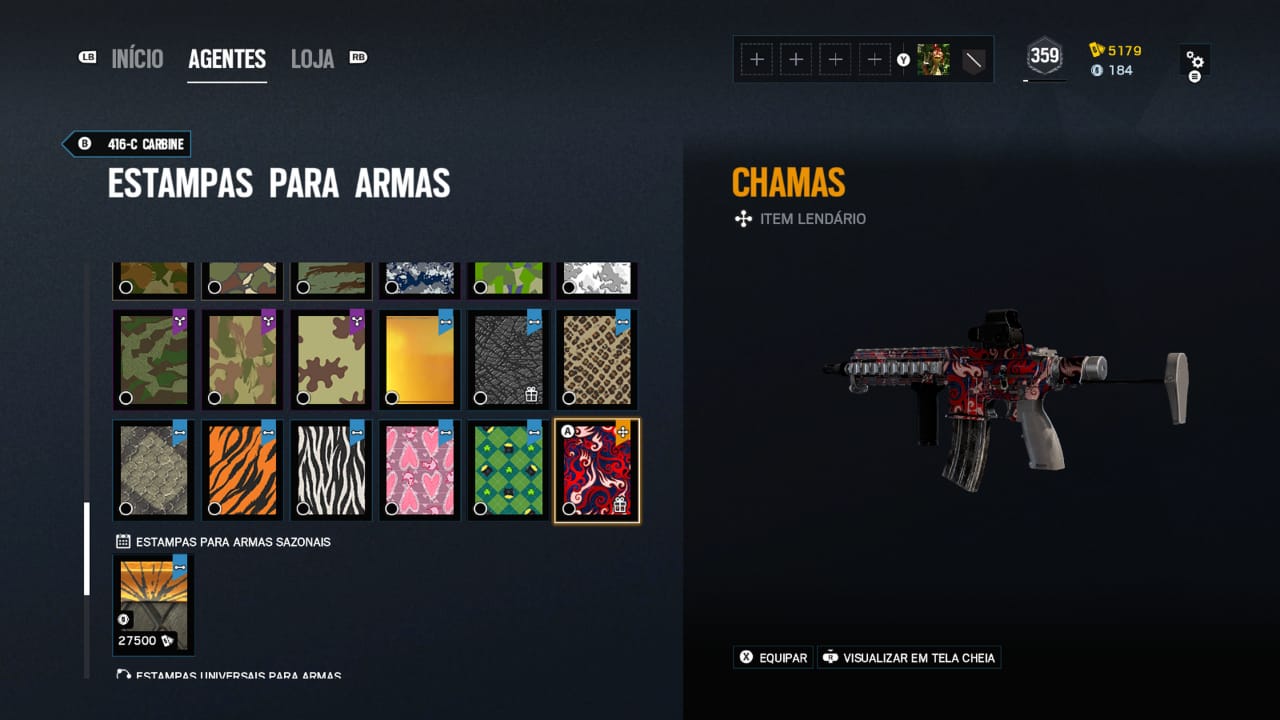Select the zebra stripe skin's circle indicator
Screen dimensions: 1280x720
(304, 508)
